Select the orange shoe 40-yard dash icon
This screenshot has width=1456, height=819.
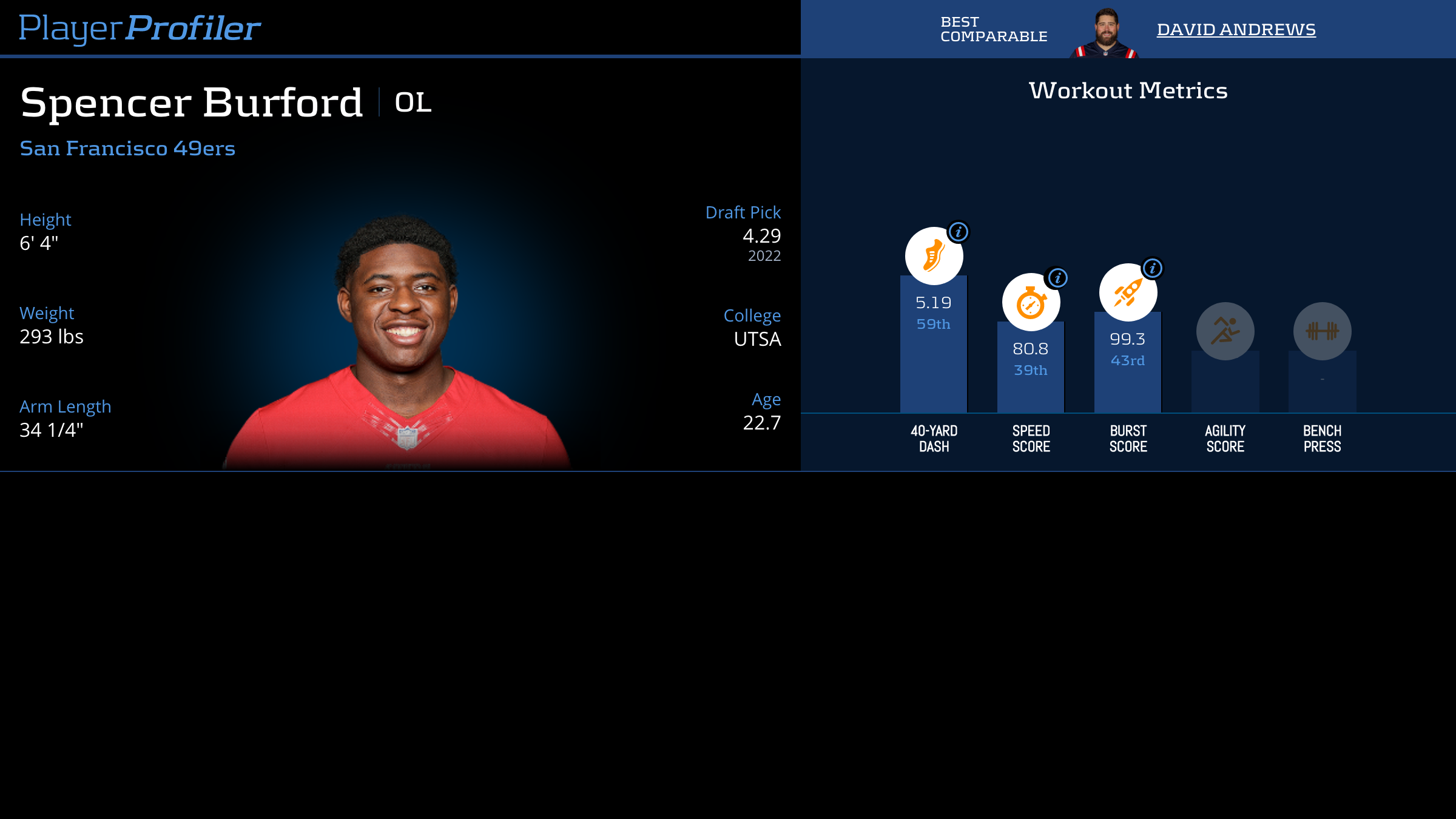pos(933,256)
